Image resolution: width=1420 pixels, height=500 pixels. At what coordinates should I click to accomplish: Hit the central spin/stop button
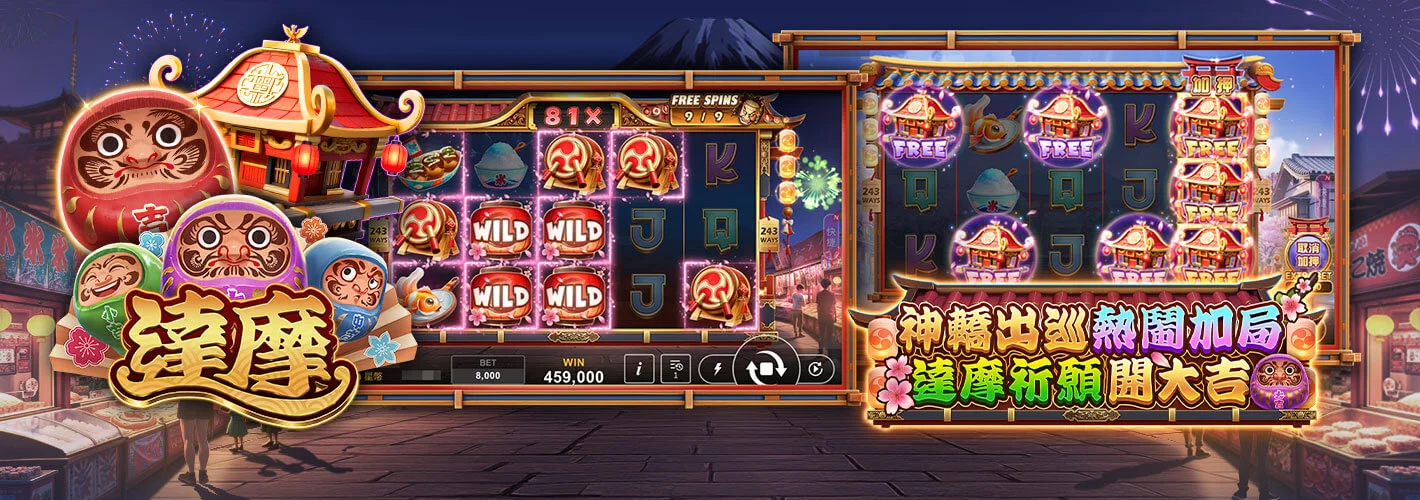[766, 369]
